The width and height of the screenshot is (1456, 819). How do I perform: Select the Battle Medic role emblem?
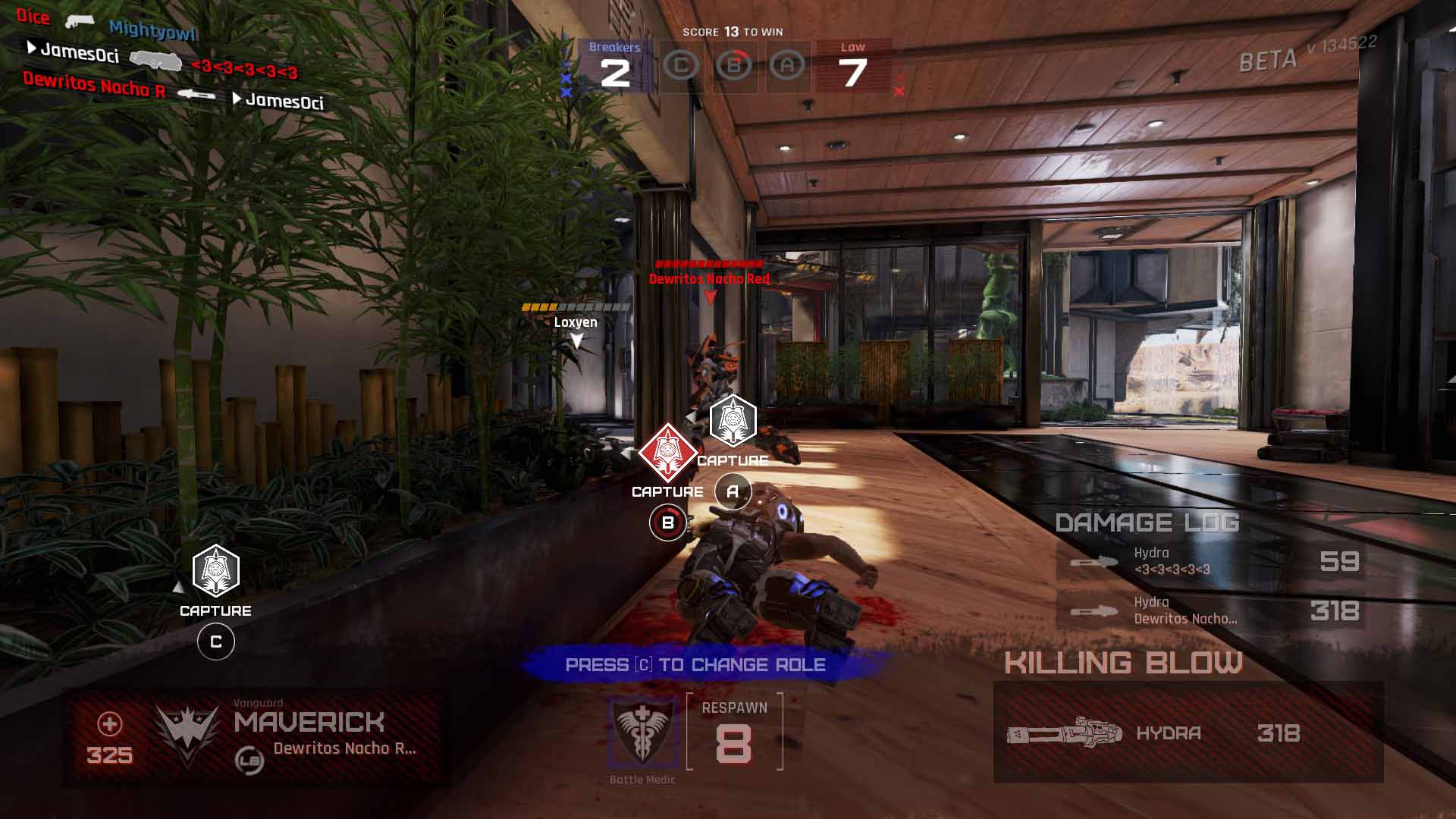point(642,730)
